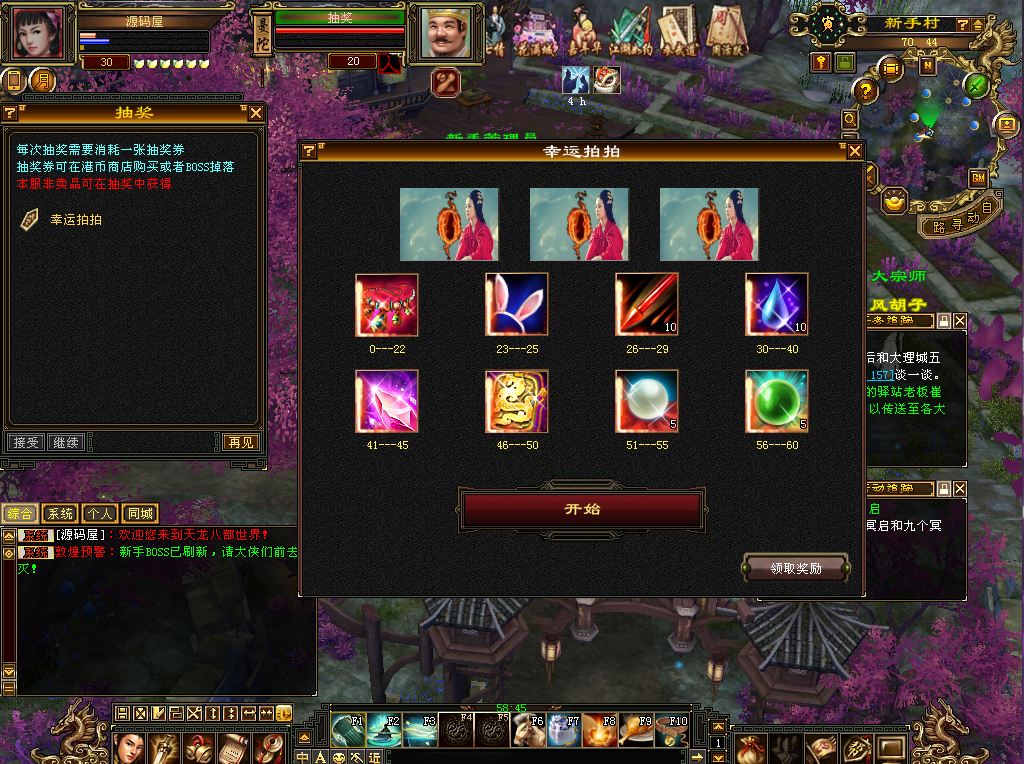Select the green orb prize icon

(776, 402)
